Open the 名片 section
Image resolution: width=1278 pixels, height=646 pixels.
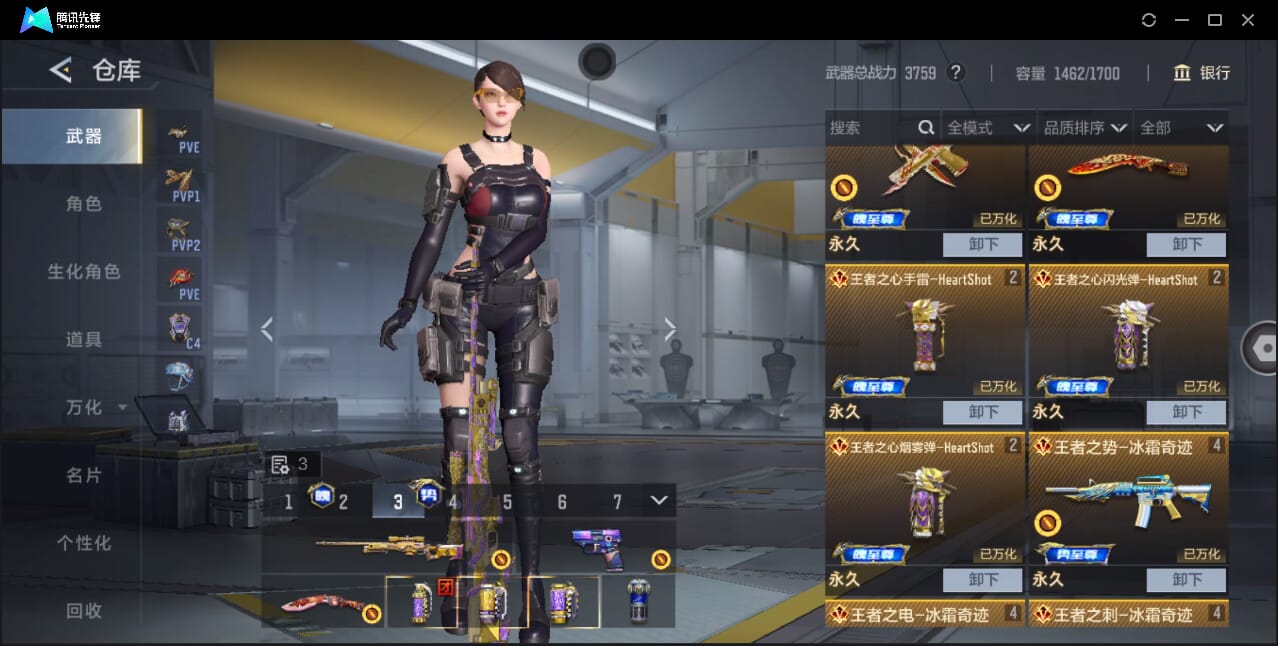coord(84,475)
